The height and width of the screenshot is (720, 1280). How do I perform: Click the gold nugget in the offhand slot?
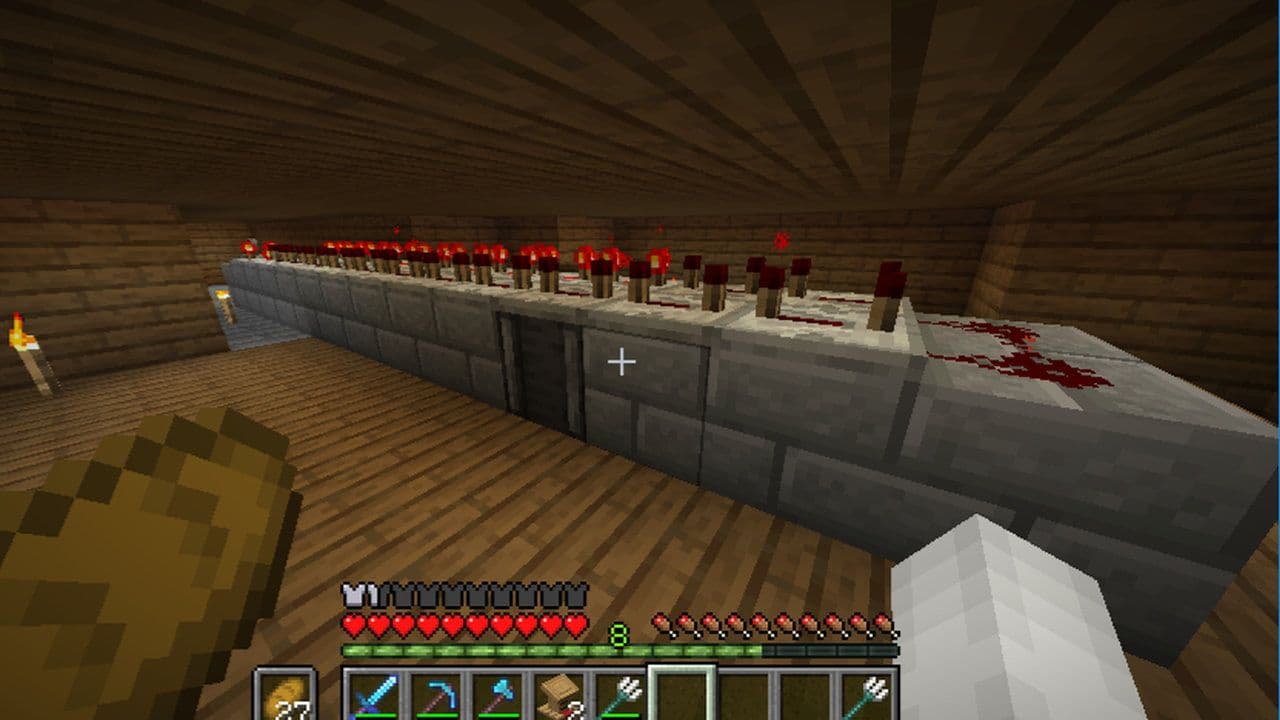tap(286, 700)
